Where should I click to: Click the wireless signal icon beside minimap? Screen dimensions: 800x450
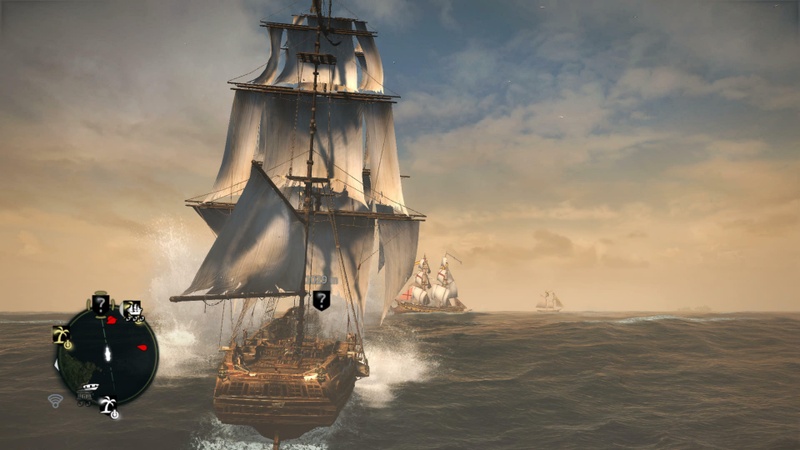pos(55,400)
